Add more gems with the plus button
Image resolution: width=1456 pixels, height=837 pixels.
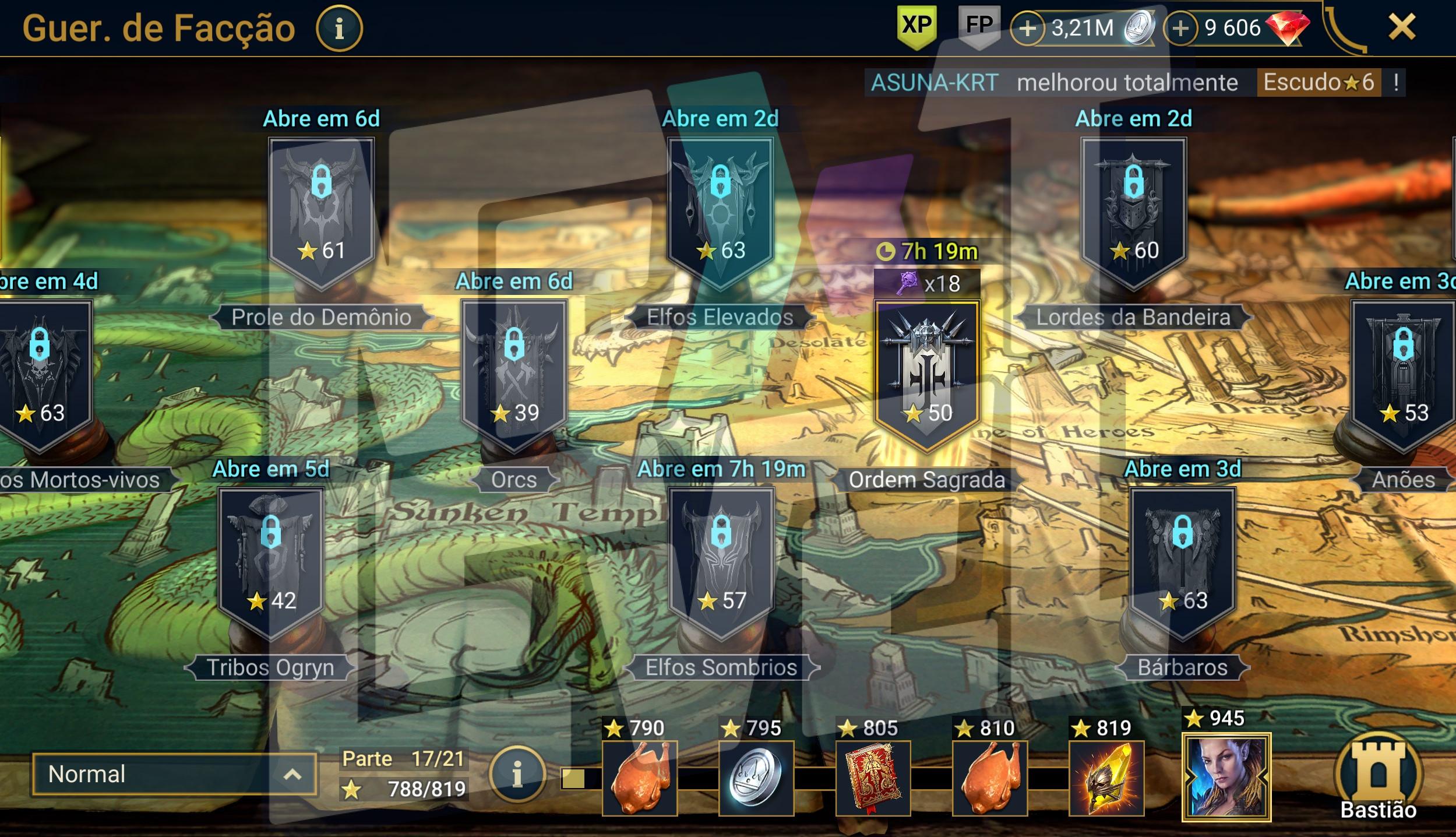click(1180, 29)
